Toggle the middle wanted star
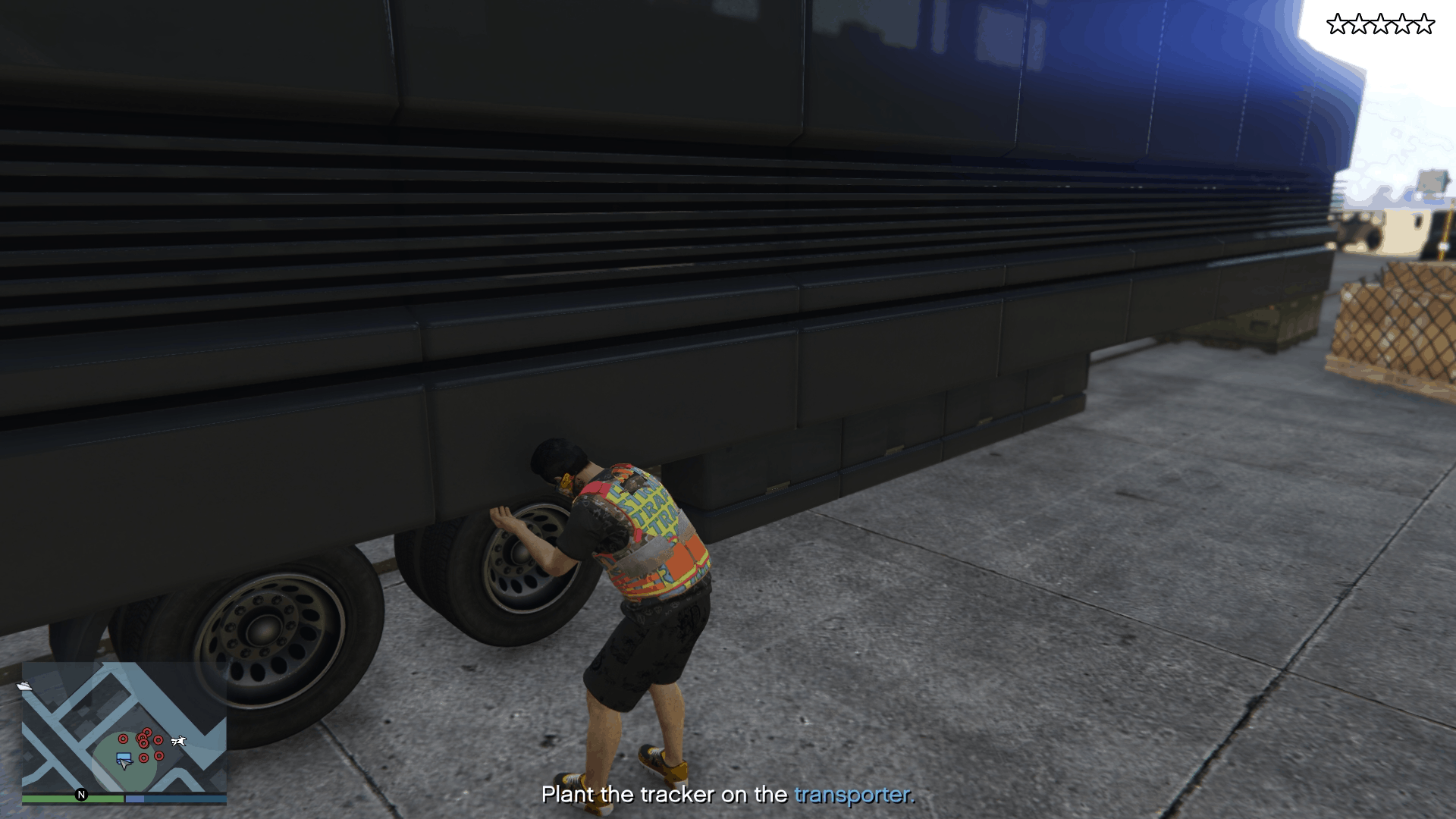Viewport: 1456px width, 819px height. point(1381,24)
